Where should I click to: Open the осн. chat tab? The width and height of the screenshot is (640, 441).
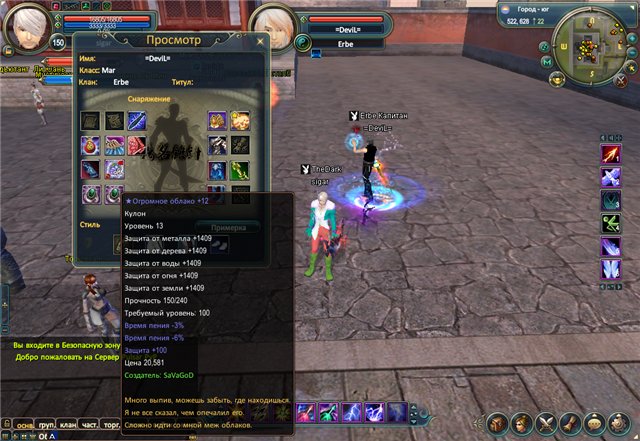(20, 423)
